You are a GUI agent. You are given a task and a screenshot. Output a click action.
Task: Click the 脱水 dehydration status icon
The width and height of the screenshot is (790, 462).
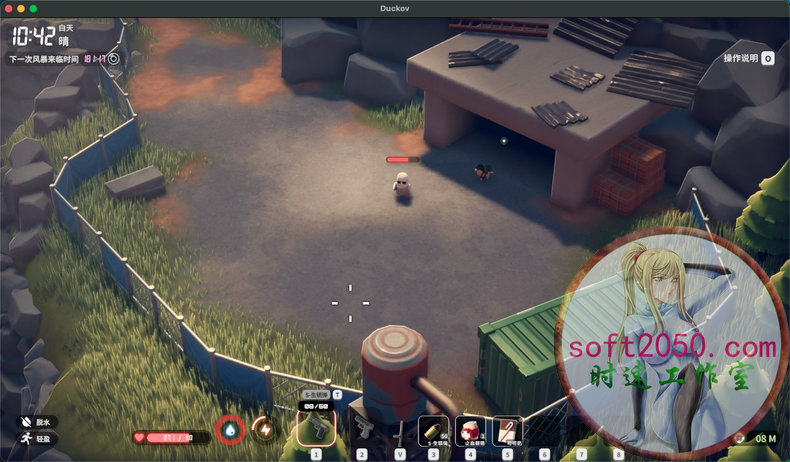[23, 423]
